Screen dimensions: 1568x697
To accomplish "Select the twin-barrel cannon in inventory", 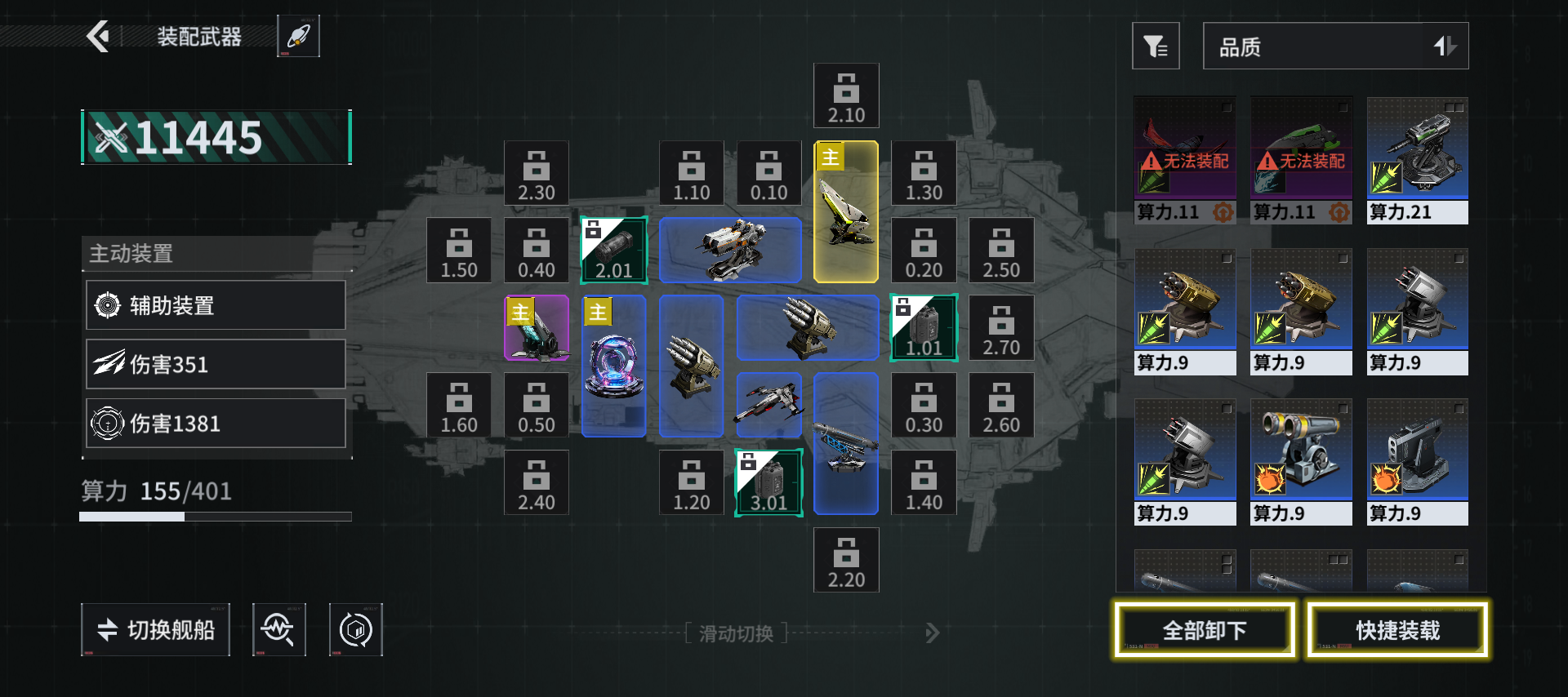I will [1300, 461].
